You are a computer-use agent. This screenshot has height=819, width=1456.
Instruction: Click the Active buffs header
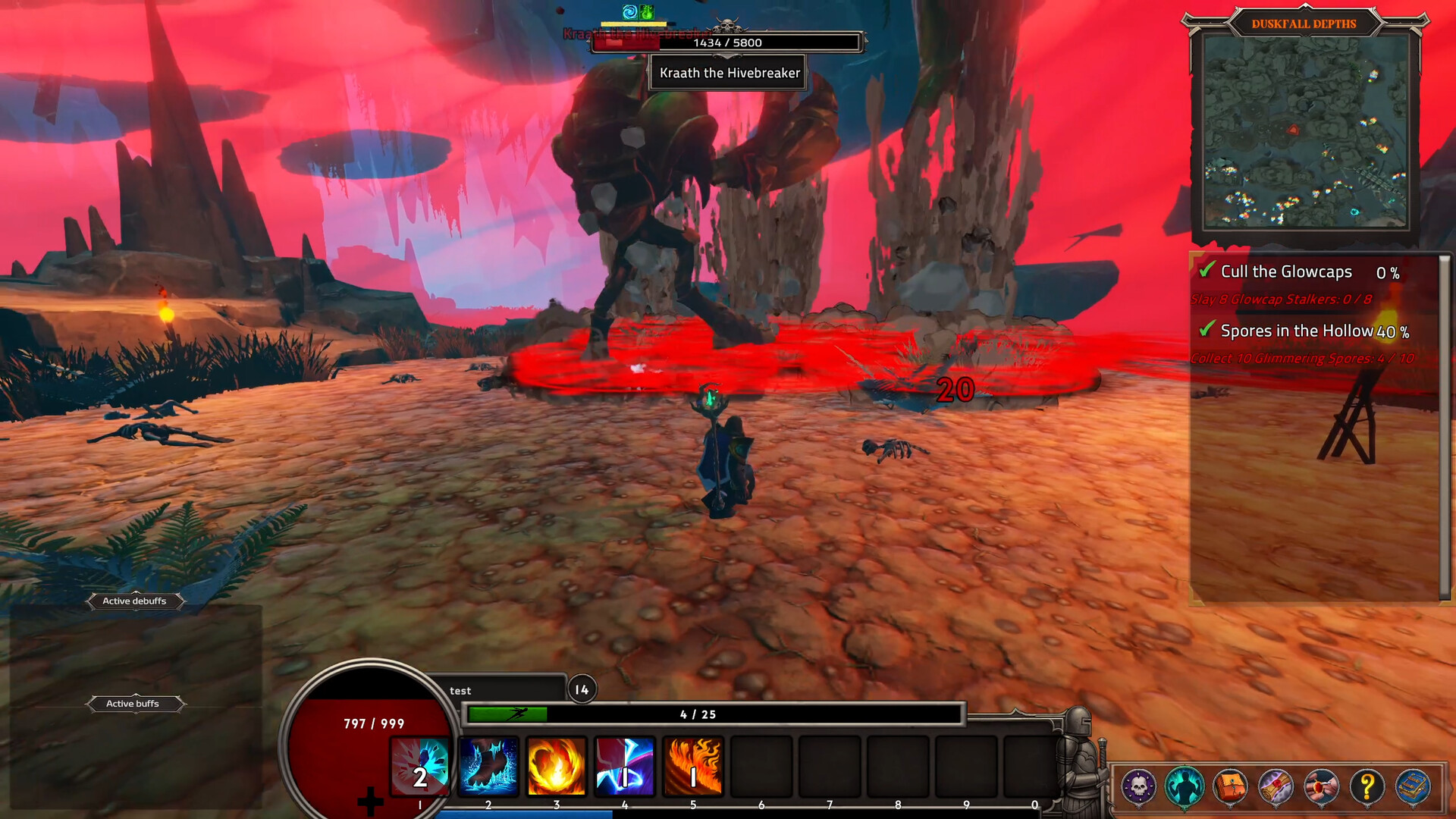click(133, 704)
